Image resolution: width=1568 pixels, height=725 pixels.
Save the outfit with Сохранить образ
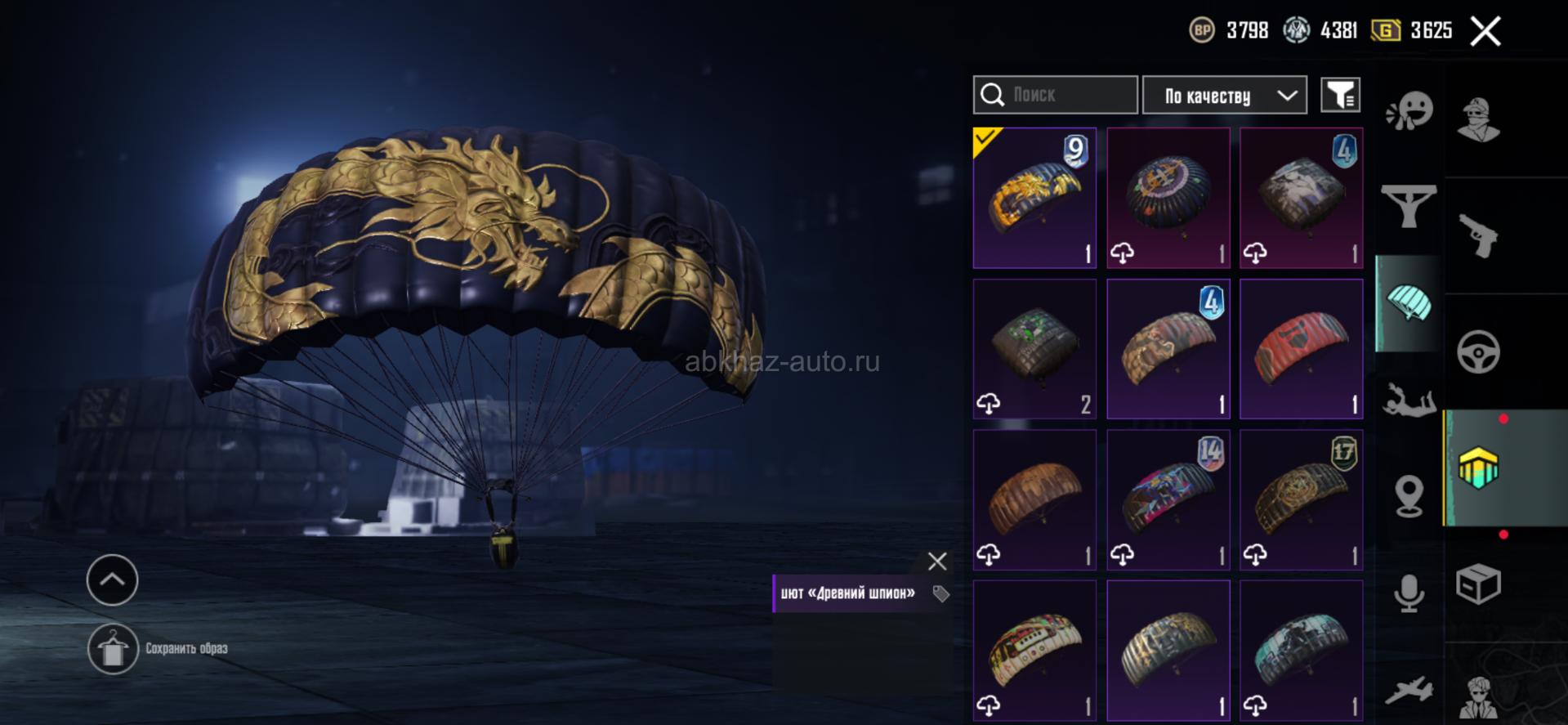pos(114,649)
